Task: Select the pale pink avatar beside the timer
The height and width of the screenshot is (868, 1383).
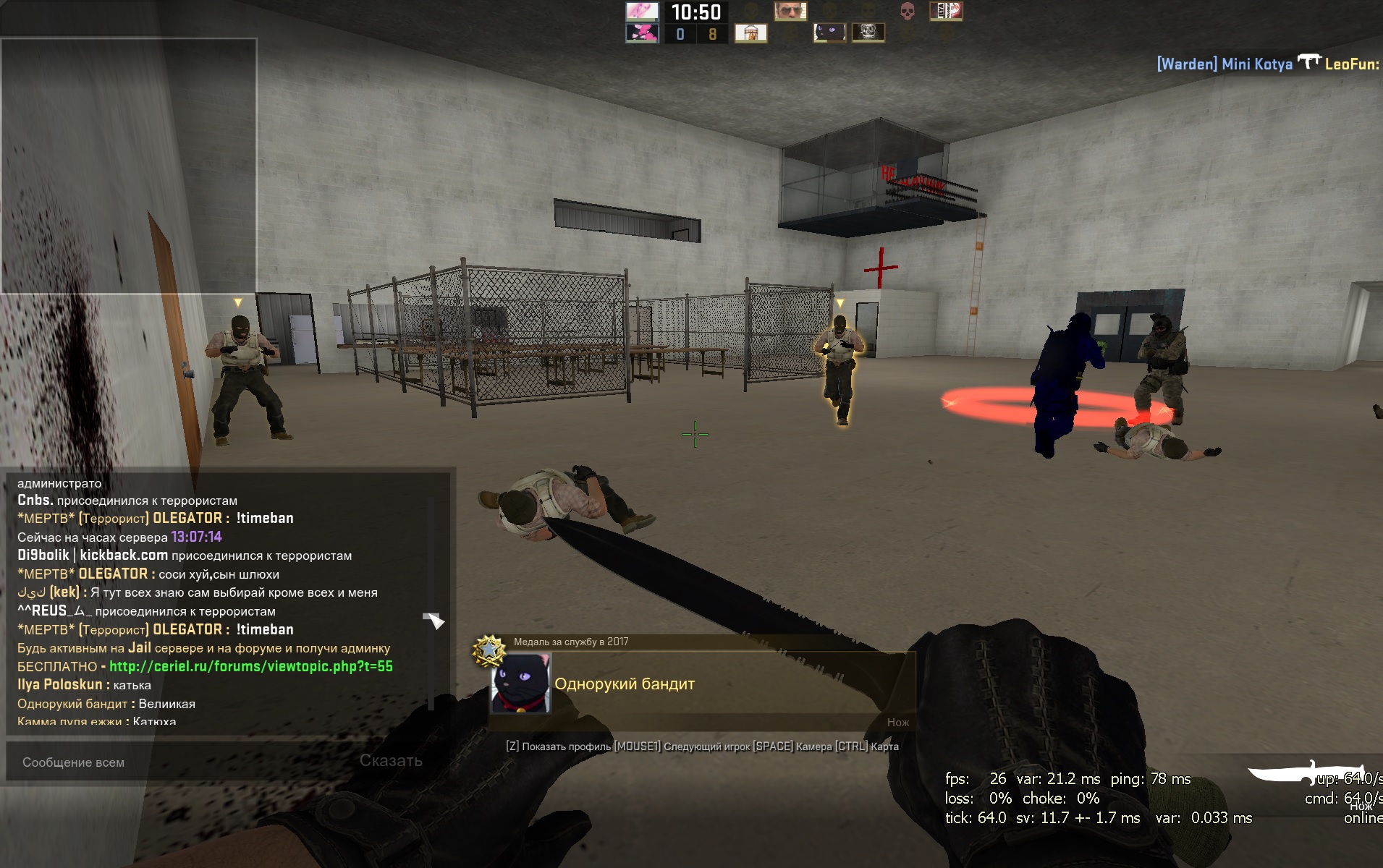Action: pyautogui.click(x=642, y=11)
